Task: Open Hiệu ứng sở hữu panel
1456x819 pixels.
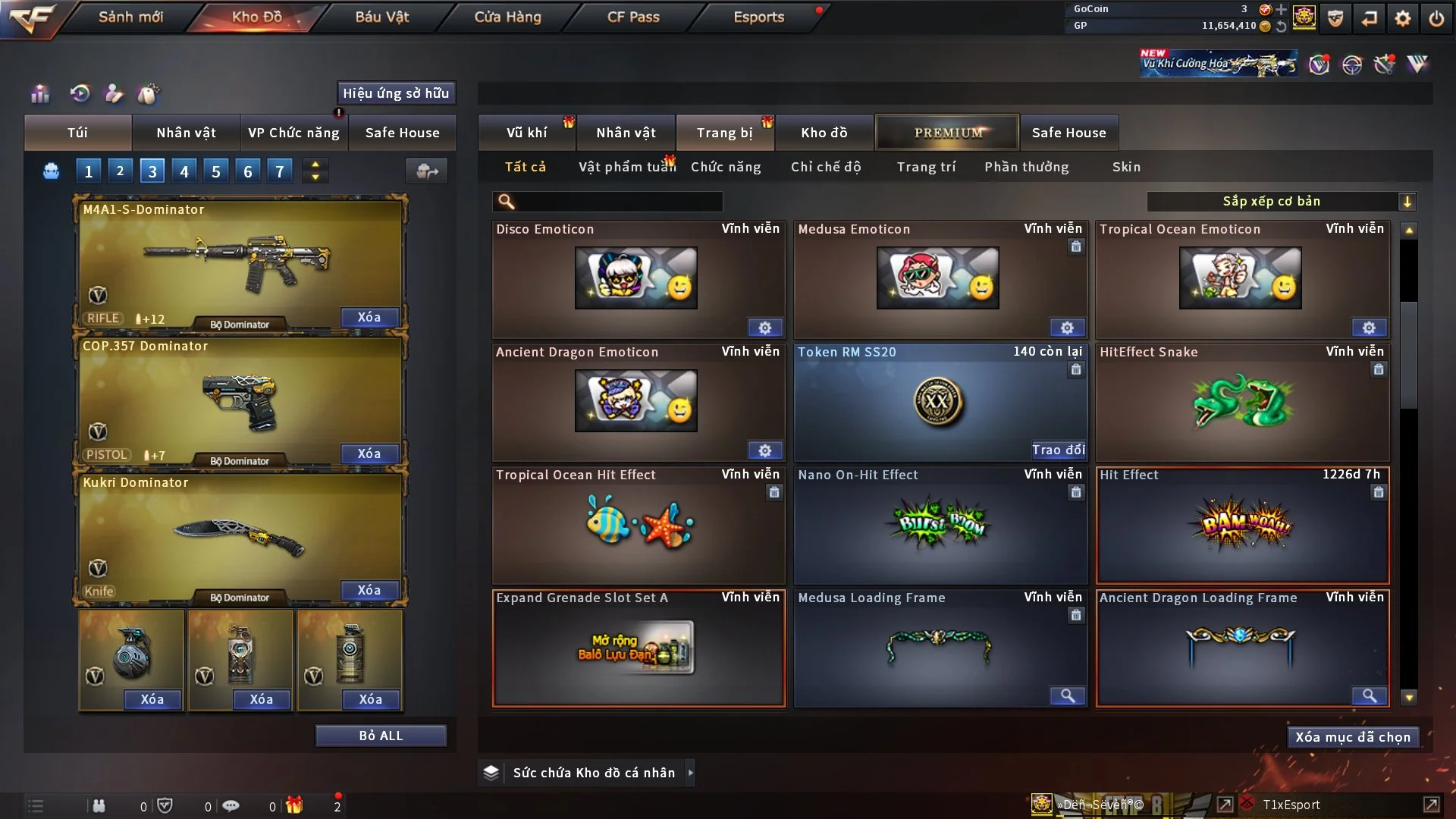Action: point(396,93)
